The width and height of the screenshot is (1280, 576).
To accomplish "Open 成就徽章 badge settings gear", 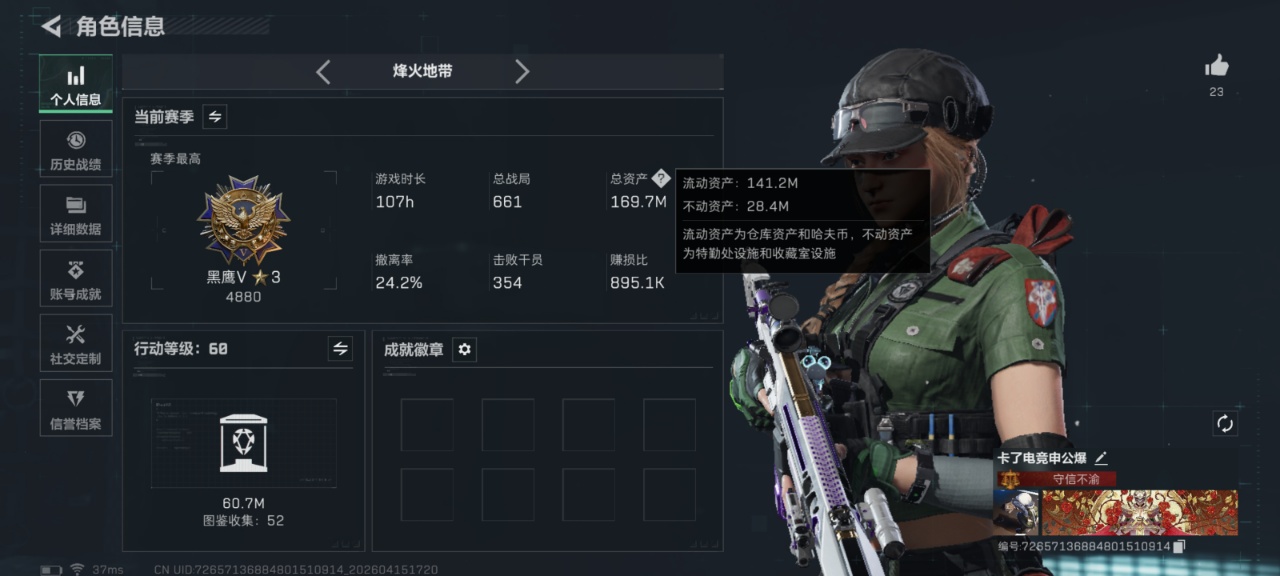I will pos(464,349).
